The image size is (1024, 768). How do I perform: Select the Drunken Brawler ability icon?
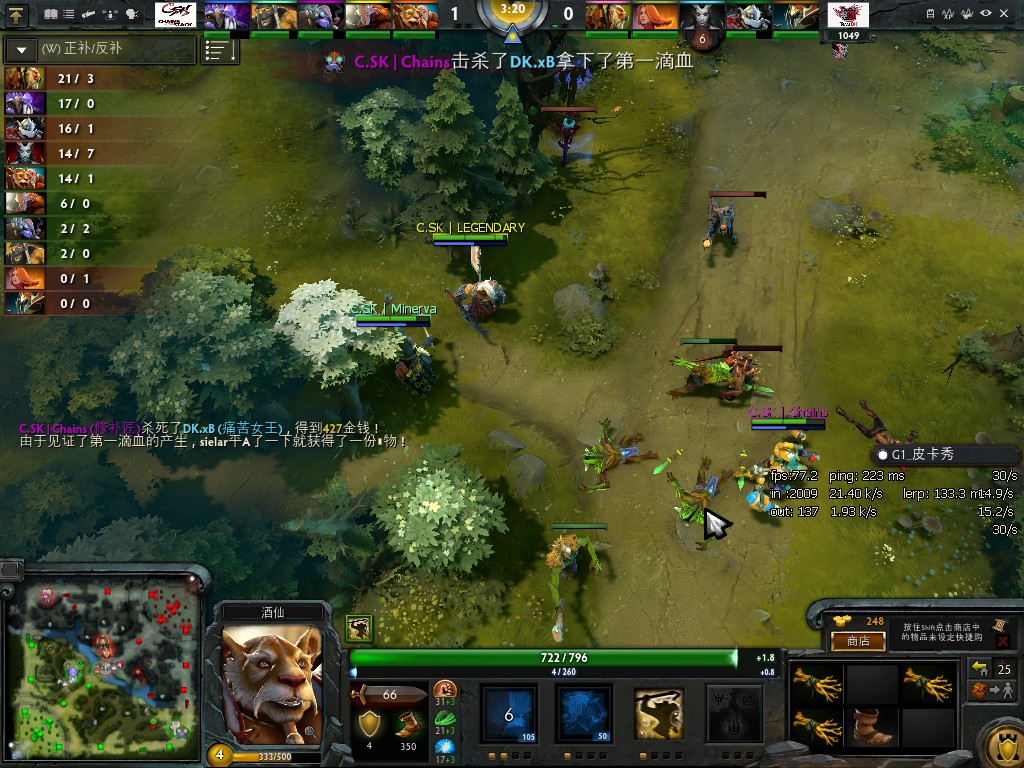click(659, 713)
